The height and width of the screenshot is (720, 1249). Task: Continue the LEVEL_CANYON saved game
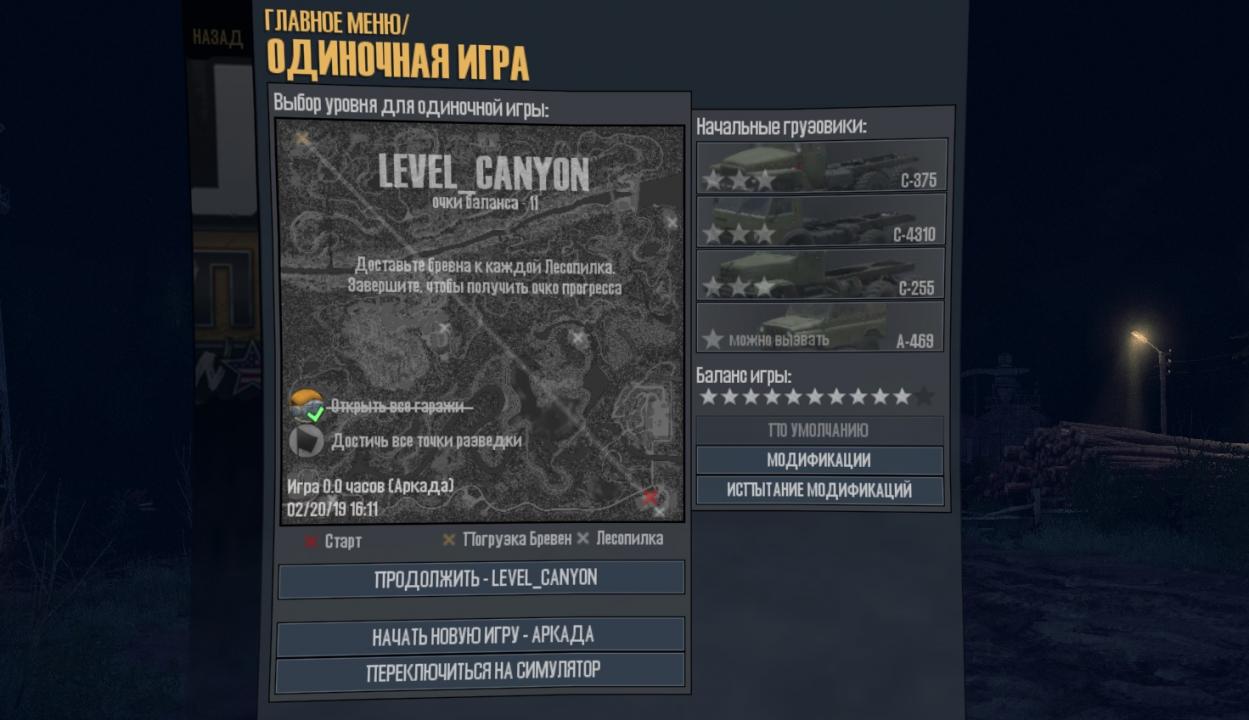click(x=481, y=579)
